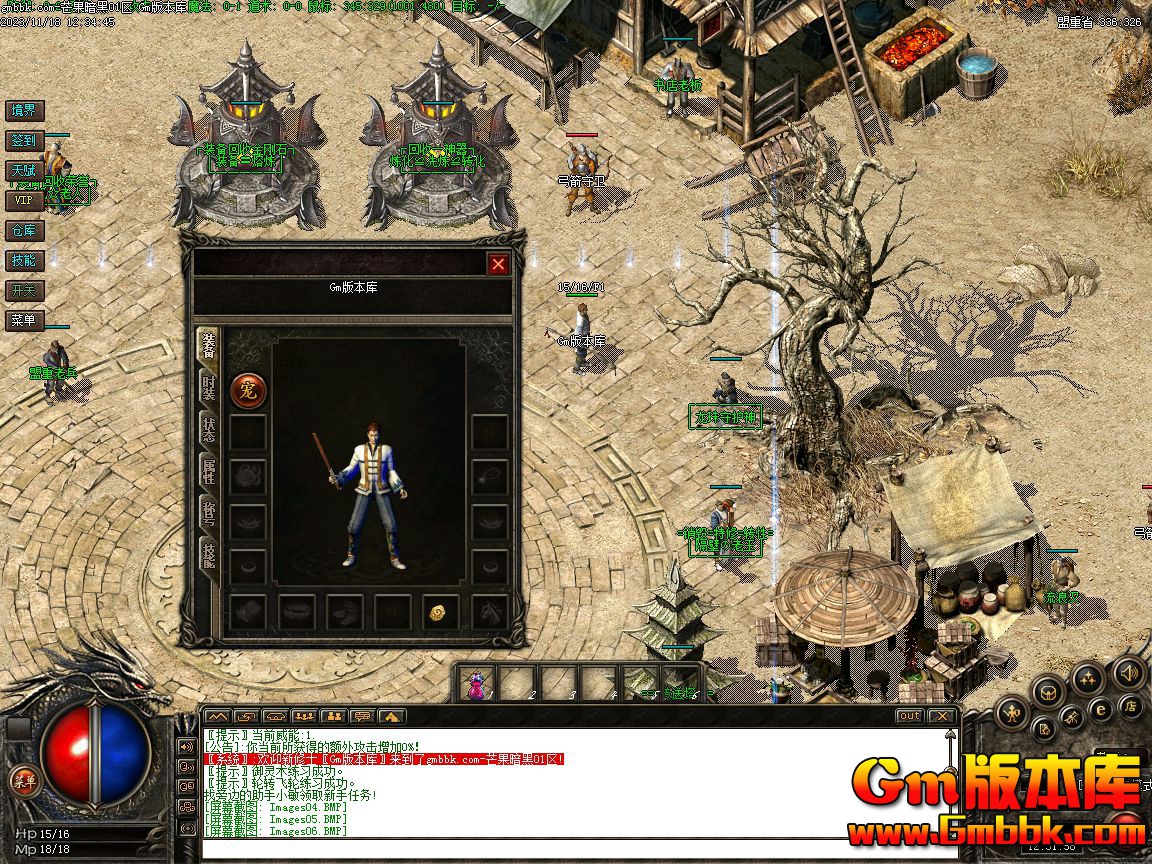
Task: Open the 仓库 warehouse
Action: point(23,230)
